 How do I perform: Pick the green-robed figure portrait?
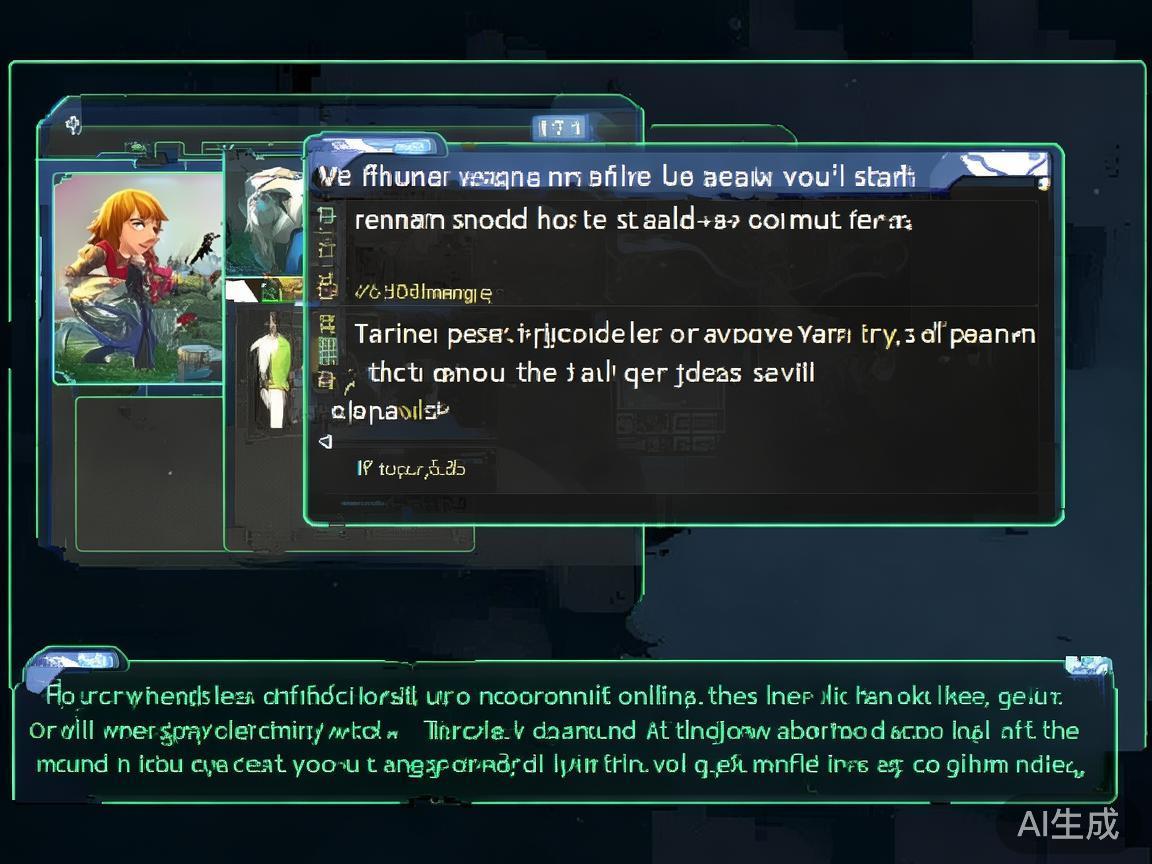(x=270, y=367)
